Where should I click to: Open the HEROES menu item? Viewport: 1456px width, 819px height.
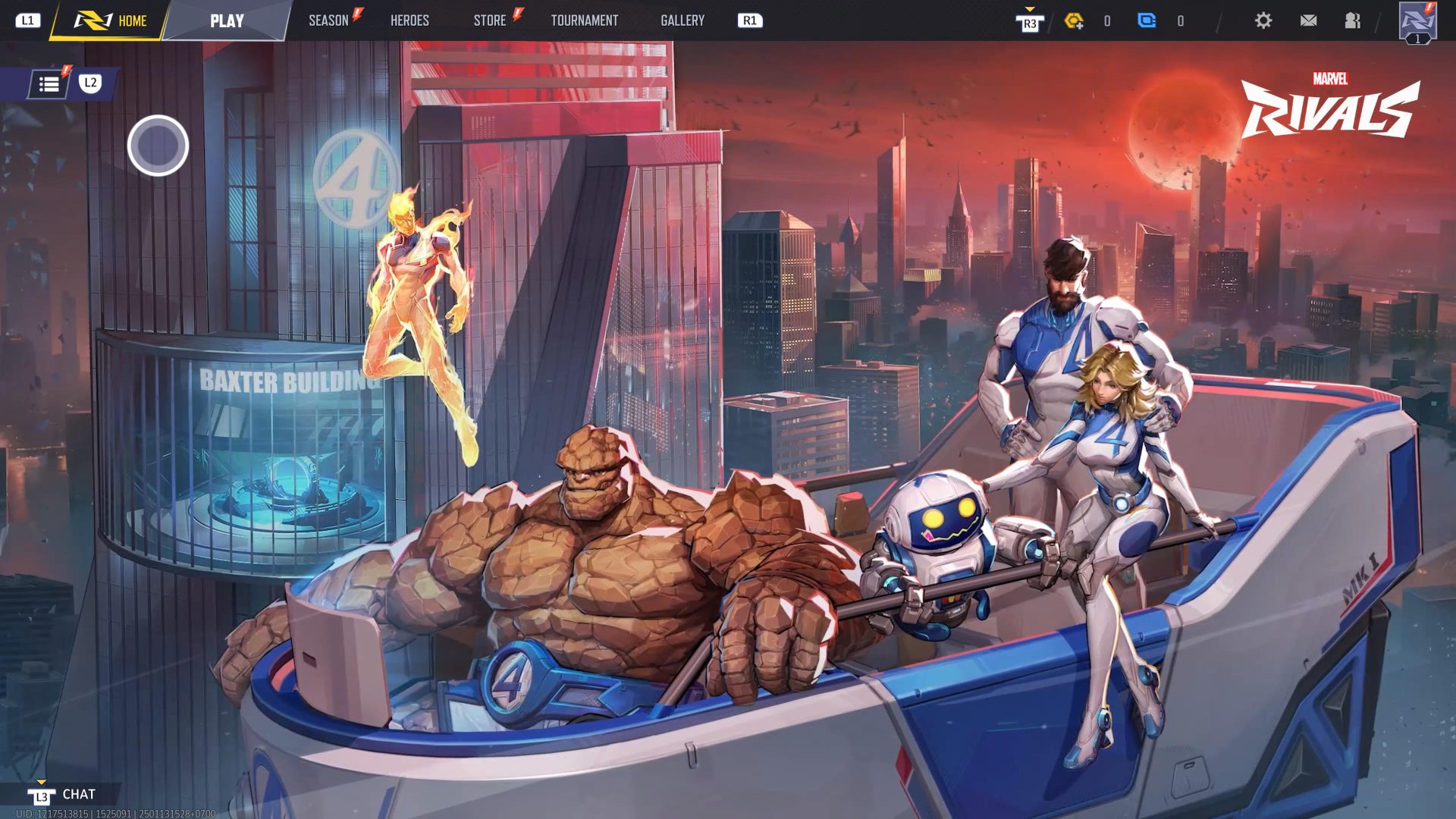[x=409, y=20]
